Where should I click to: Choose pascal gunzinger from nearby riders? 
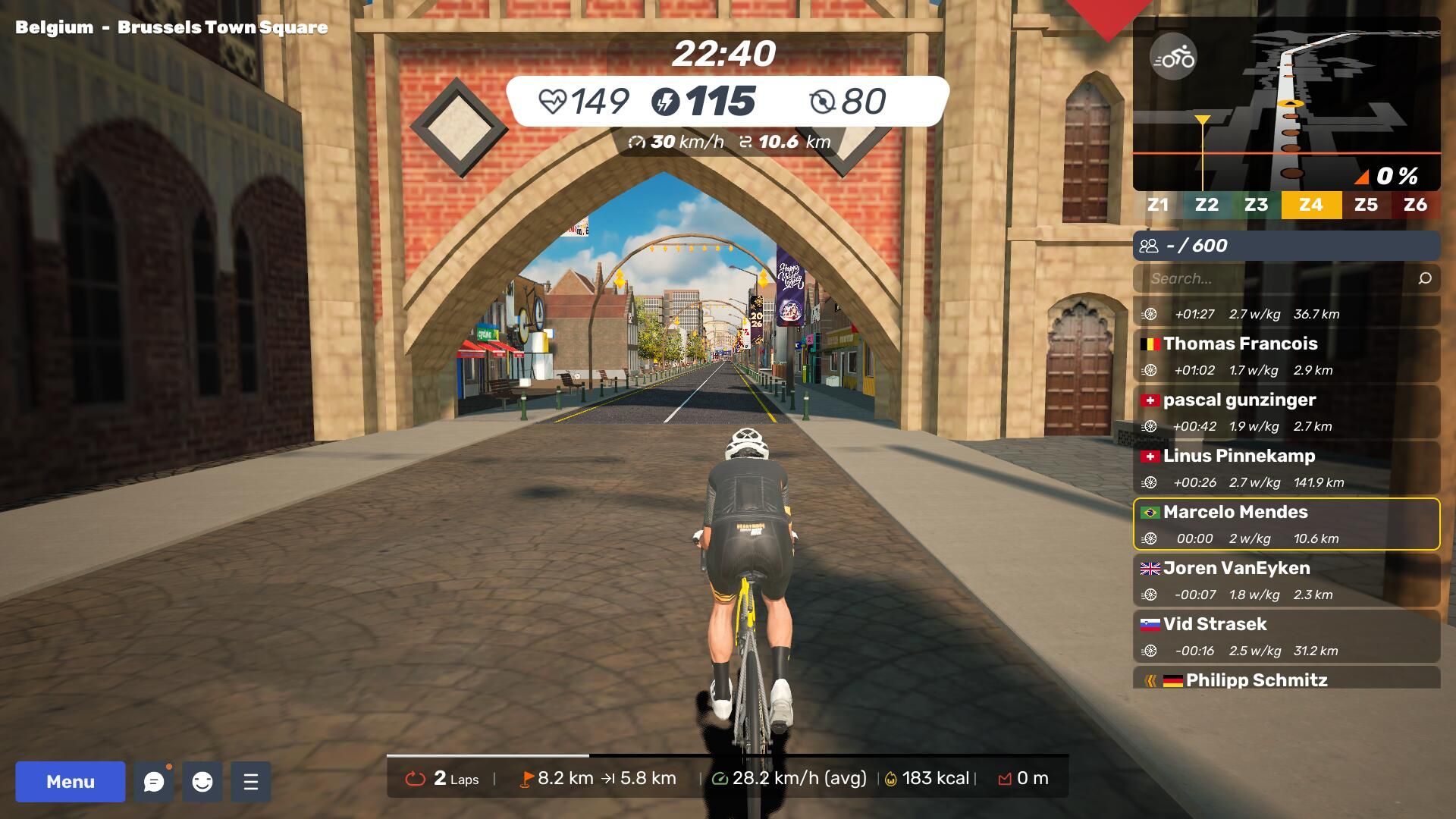pos(1286,412)
